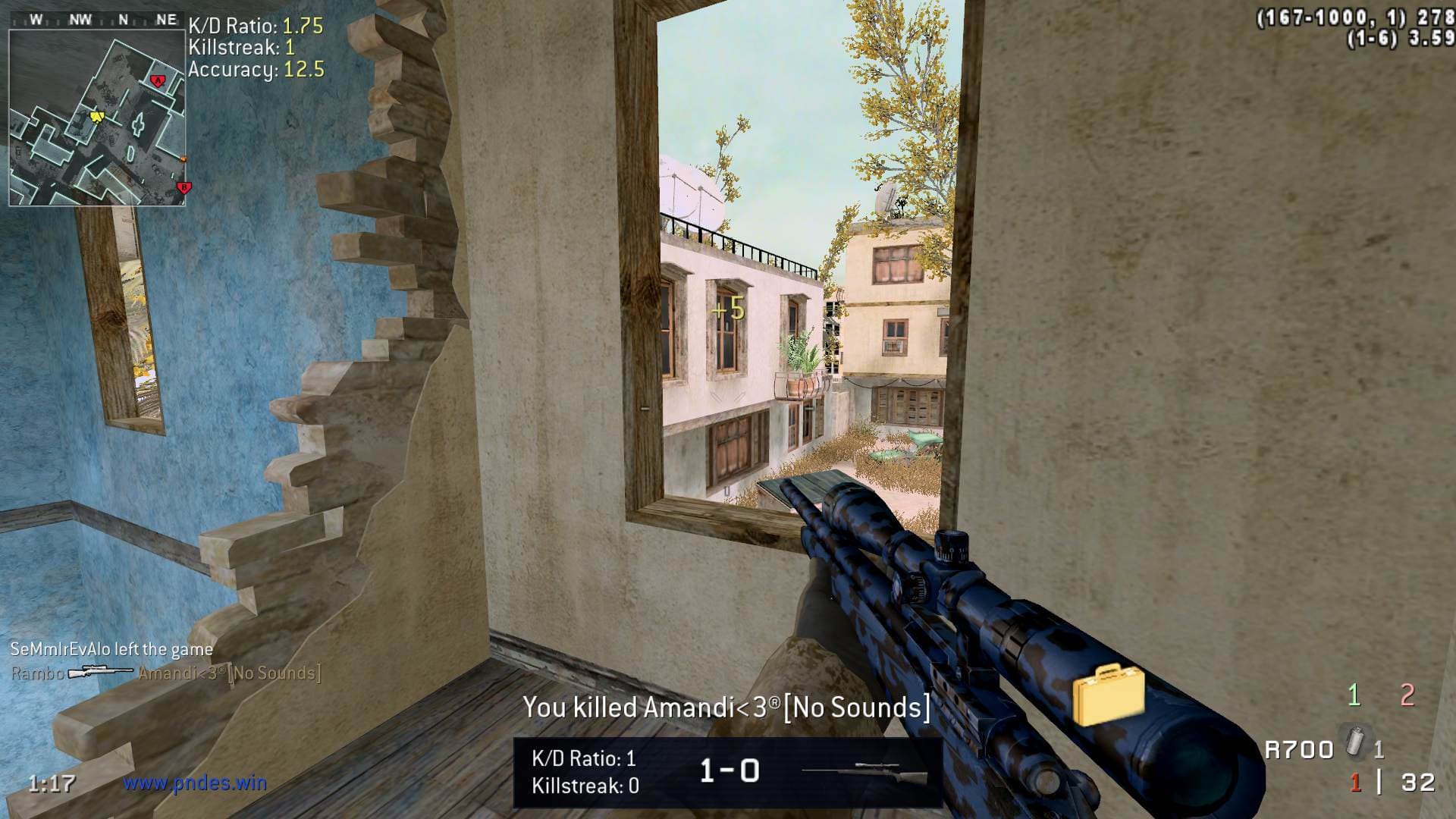Open the www.pndes.win link
This screenshot has height=819, width=1456.
pos(195,782)
